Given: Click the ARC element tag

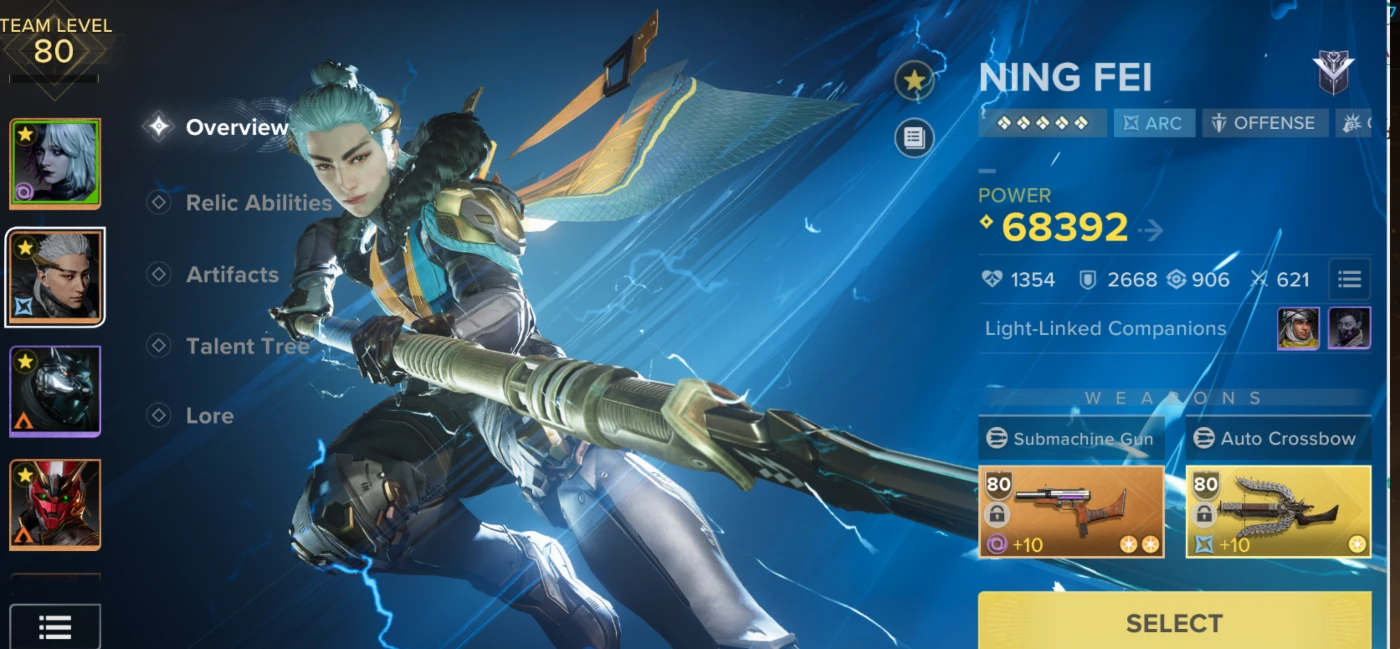Looking at the screenshot, I should point(1154,123).
